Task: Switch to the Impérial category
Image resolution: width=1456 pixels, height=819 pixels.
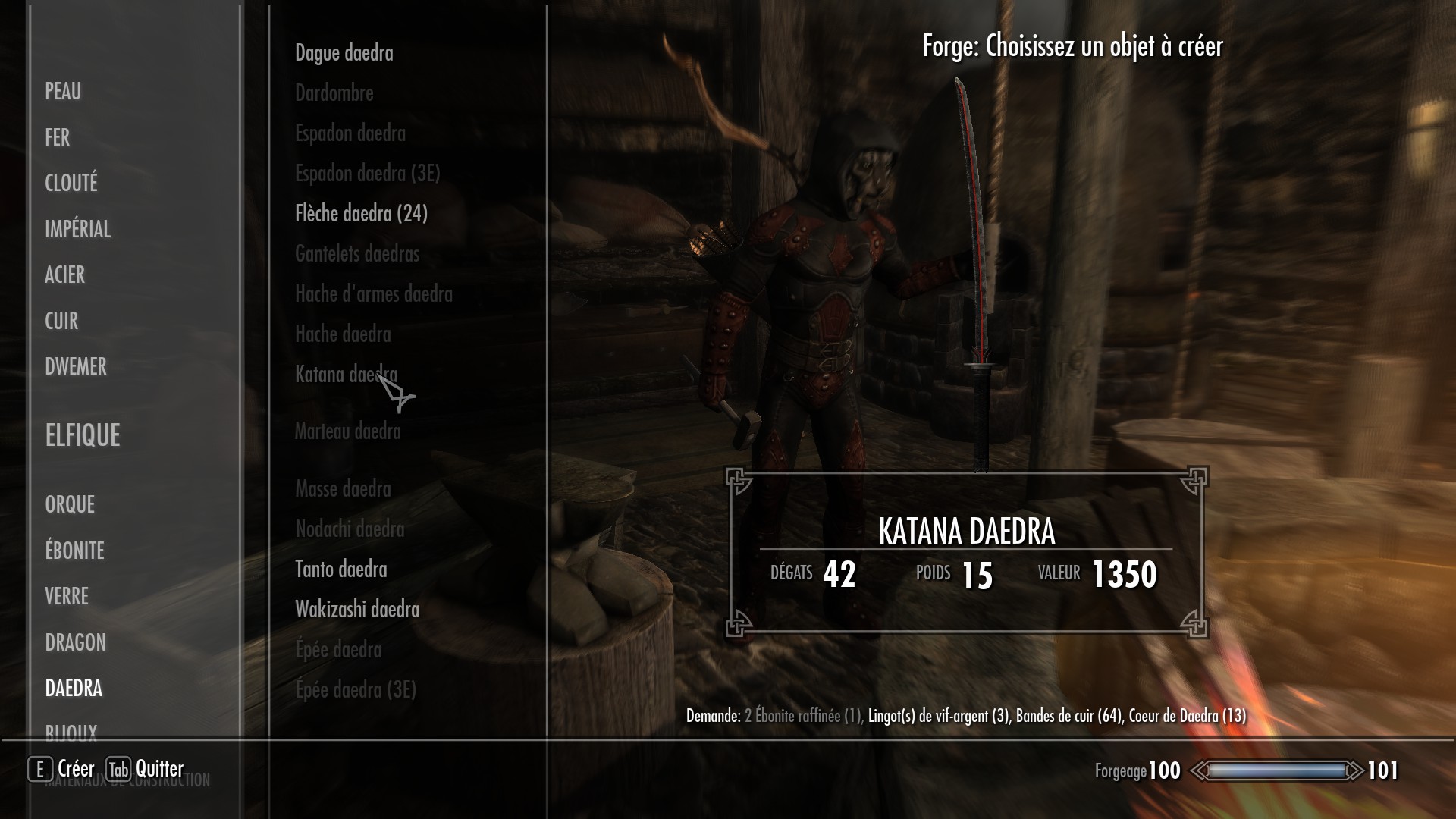Action: 77,229
